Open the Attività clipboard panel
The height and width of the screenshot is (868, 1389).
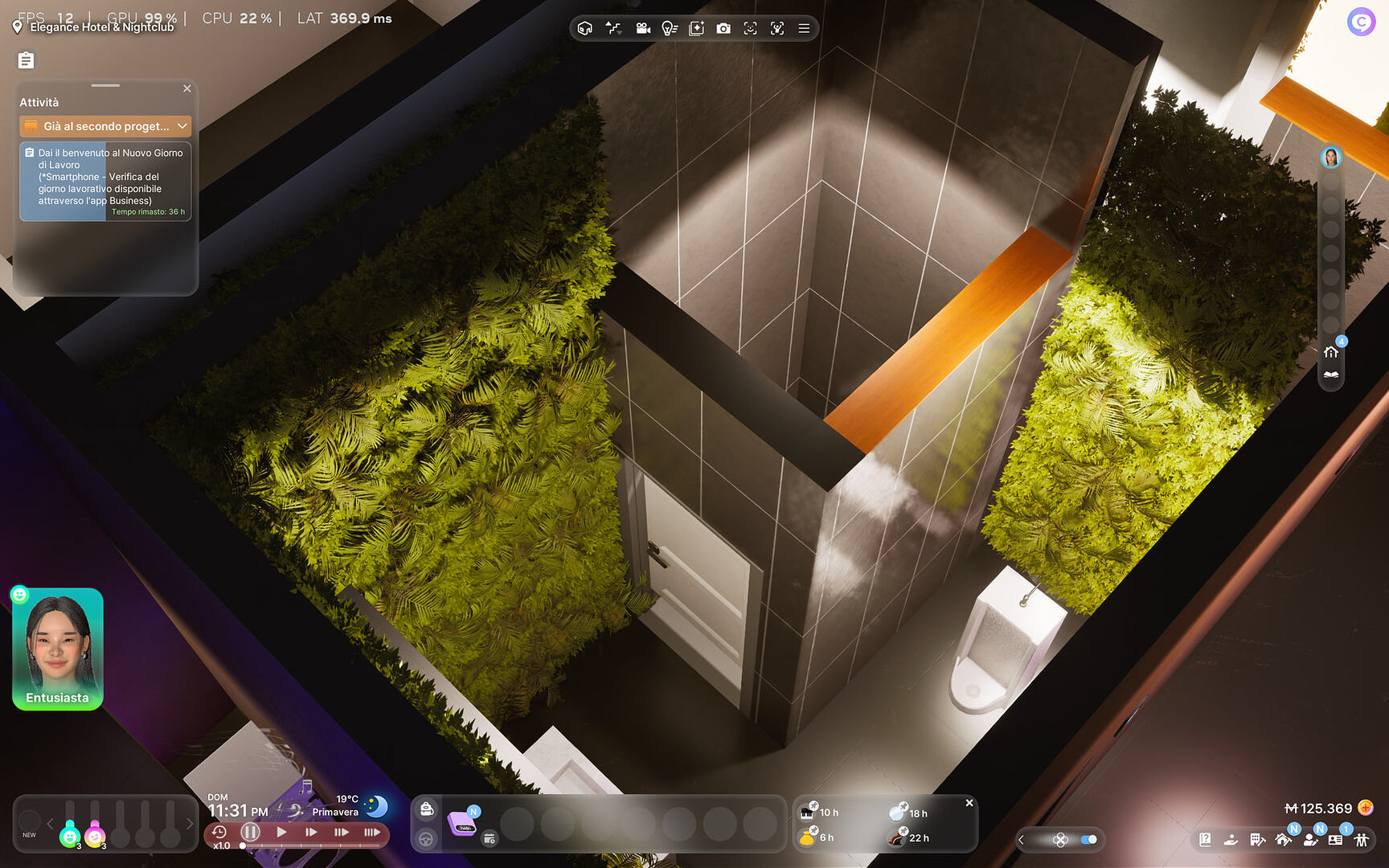(x=26, y=59)
